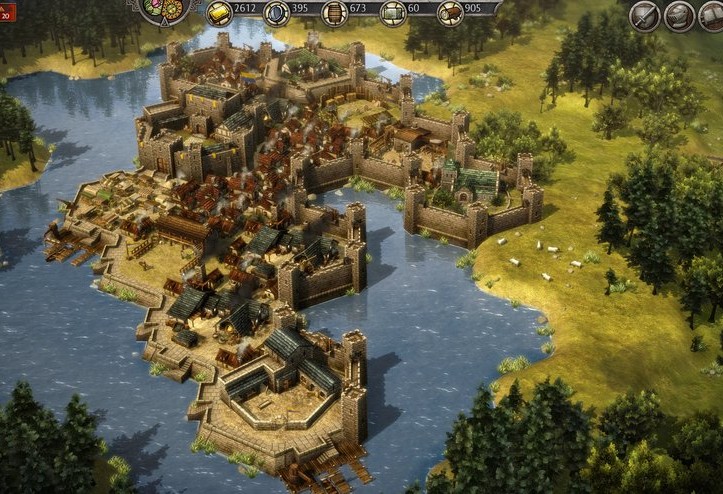
Task: Click the red badge showing 20
Action: [x=8, y=13]
